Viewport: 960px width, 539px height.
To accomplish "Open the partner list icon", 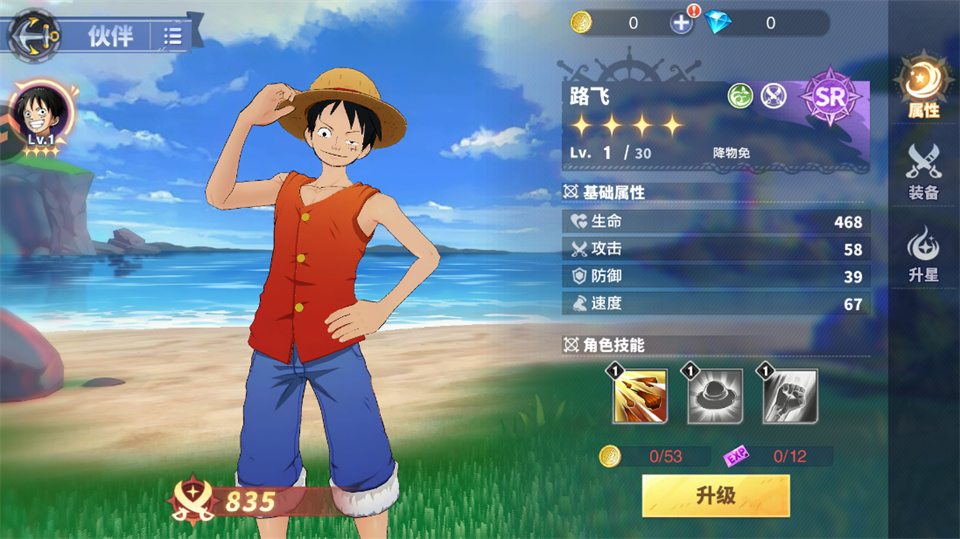I will pos(173,37).
